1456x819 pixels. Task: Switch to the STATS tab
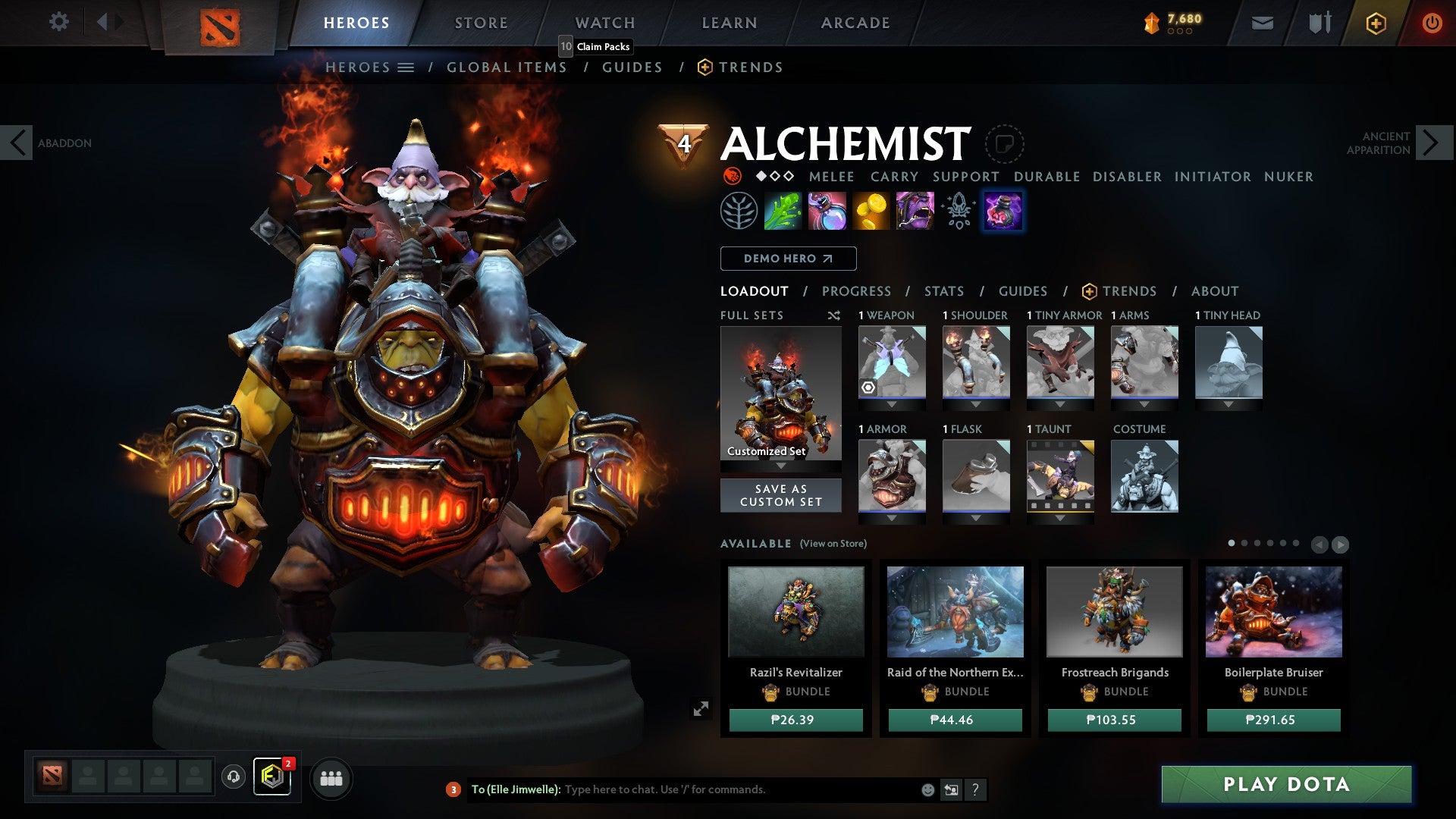[x=943, y=290]
